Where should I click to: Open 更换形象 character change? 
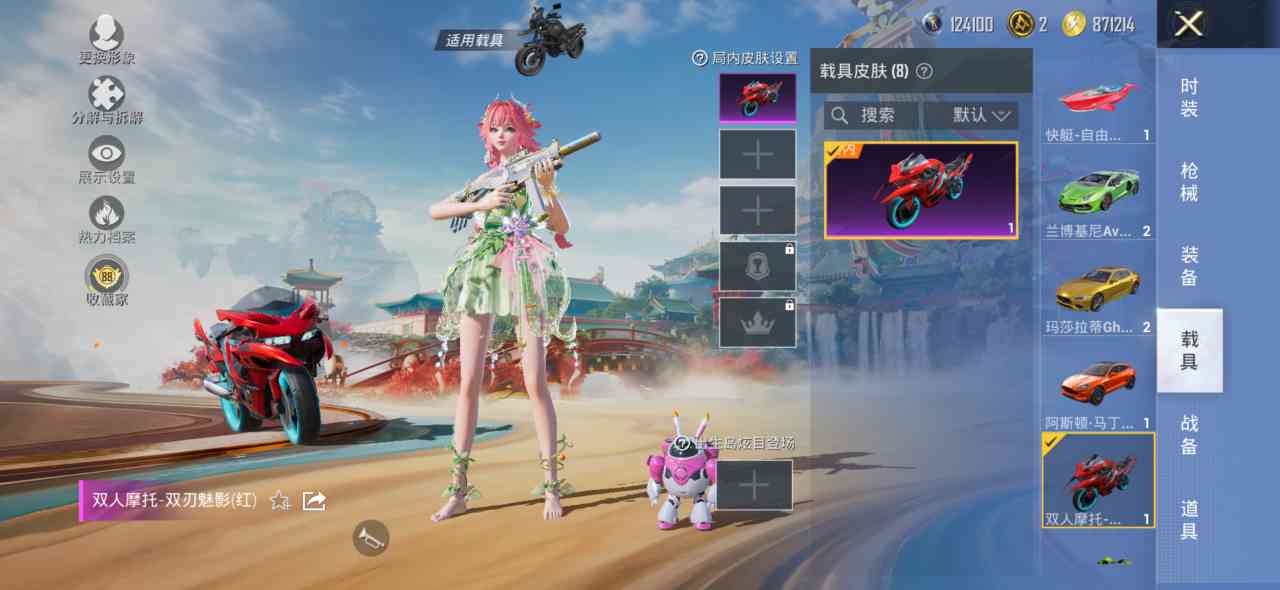(x=107, y=38)
